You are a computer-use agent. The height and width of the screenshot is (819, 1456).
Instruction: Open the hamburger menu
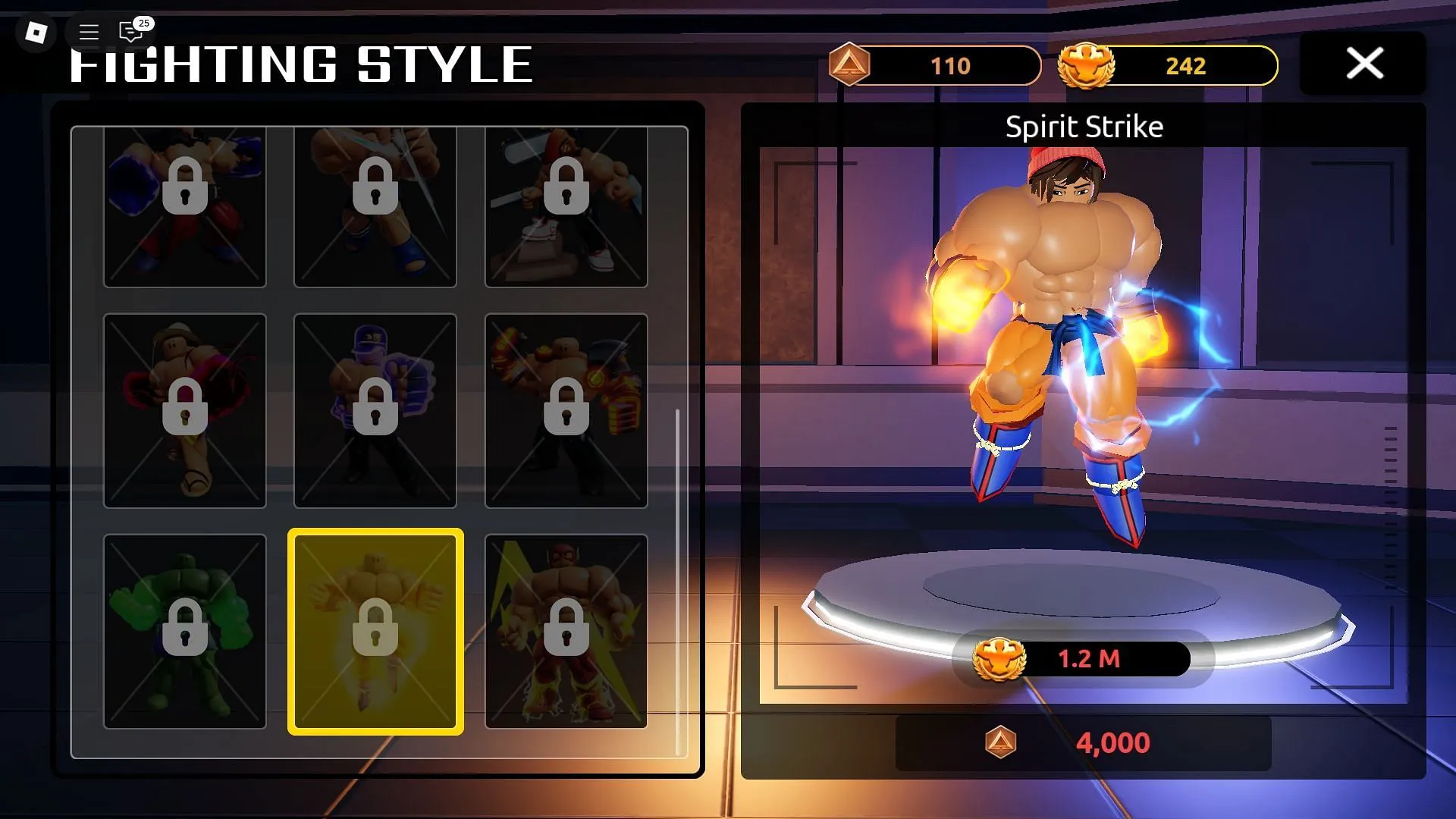pos(88,33)
